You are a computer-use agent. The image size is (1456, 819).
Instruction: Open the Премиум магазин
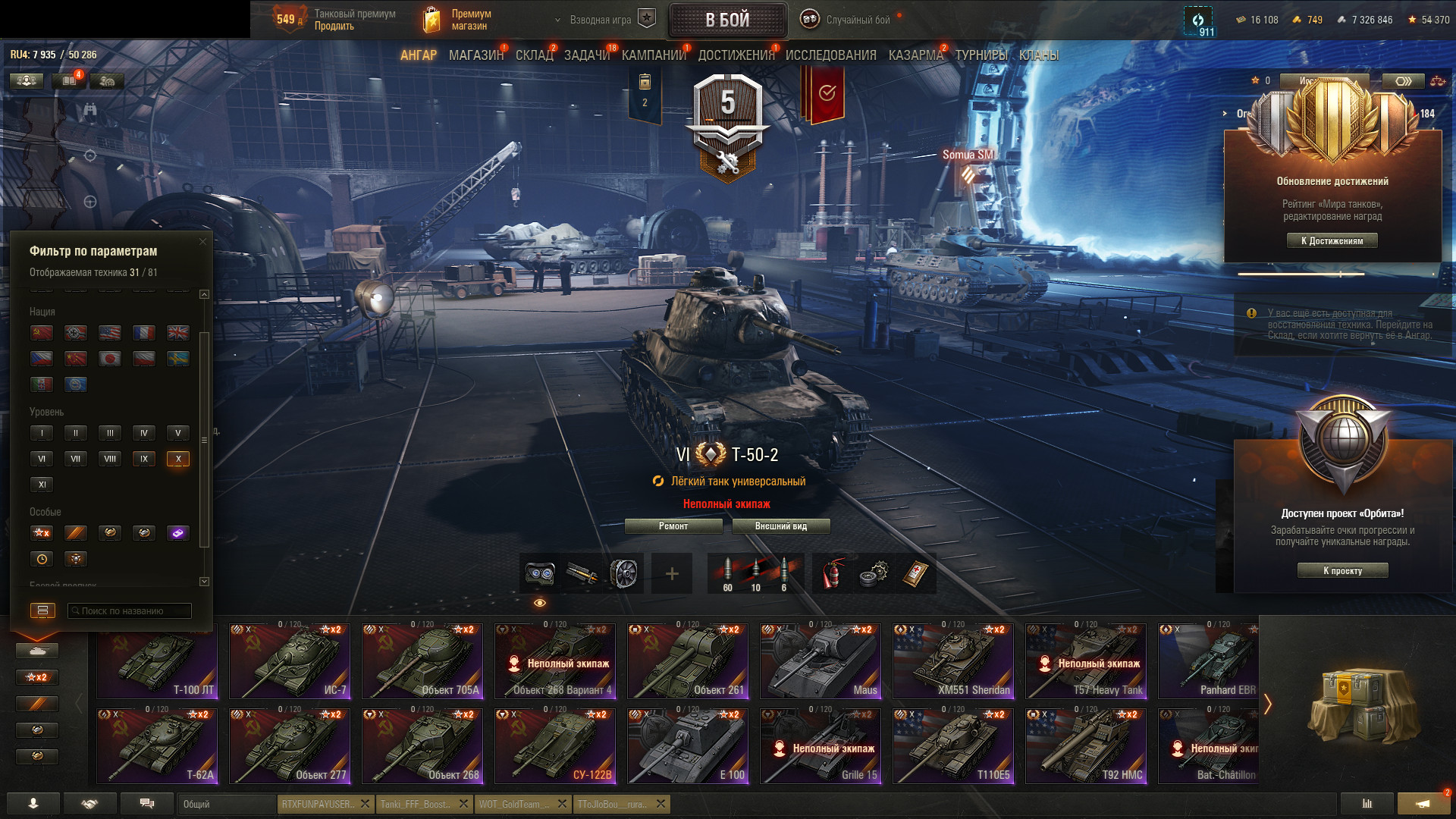[x=459, y=20]
